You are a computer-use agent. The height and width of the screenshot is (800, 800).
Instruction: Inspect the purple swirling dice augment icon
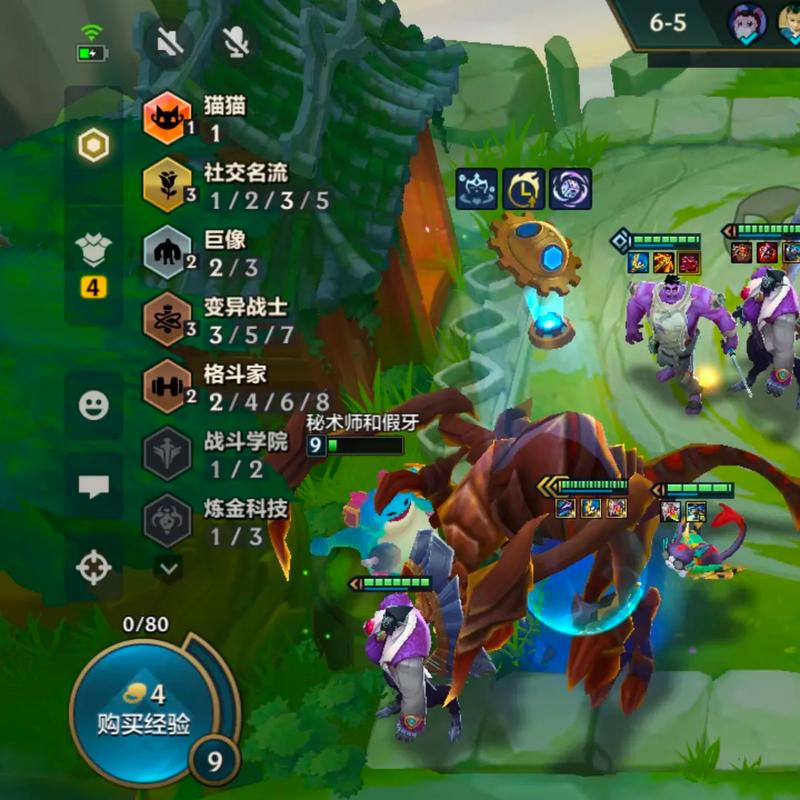click(570, 188)
